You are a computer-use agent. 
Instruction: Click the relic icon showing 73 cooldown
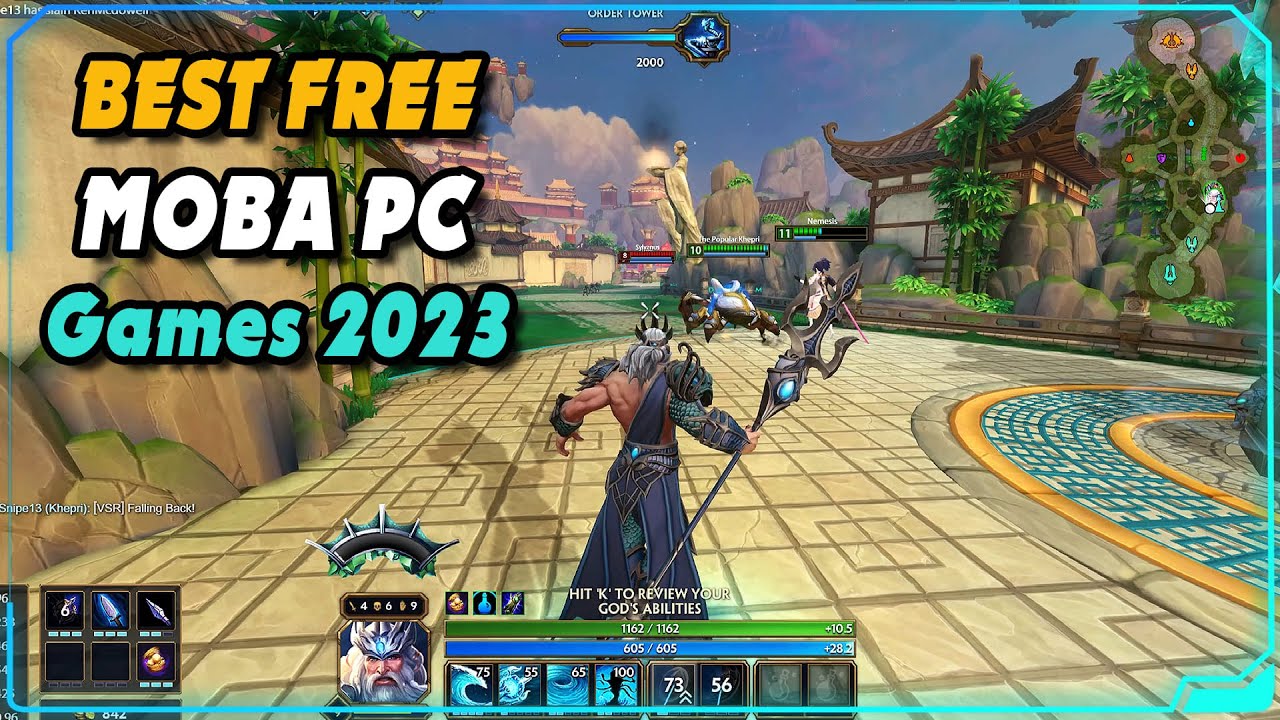(675, 685)
